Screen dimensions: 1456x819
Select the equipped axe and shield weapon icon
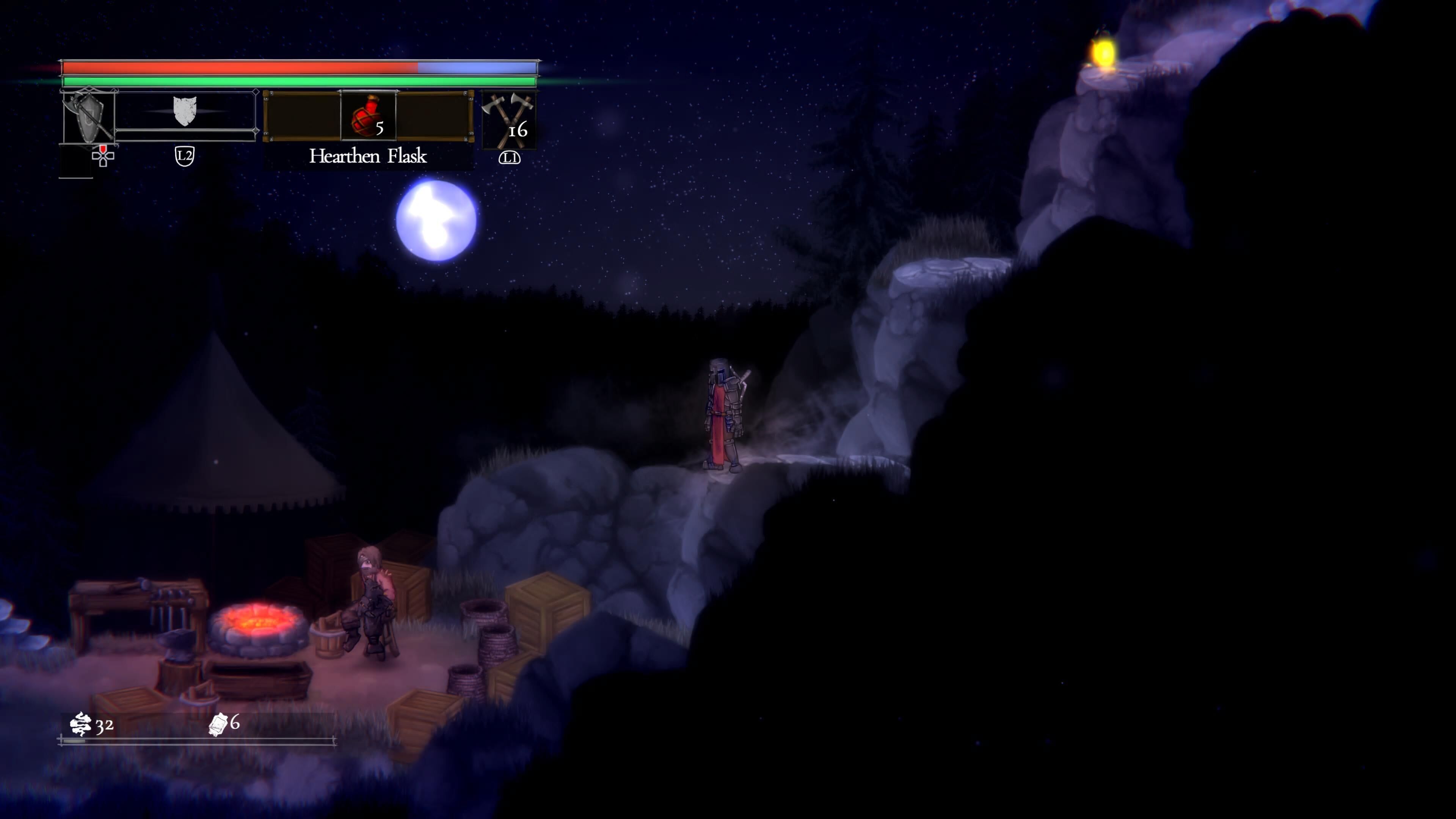[x=88, y=116]
